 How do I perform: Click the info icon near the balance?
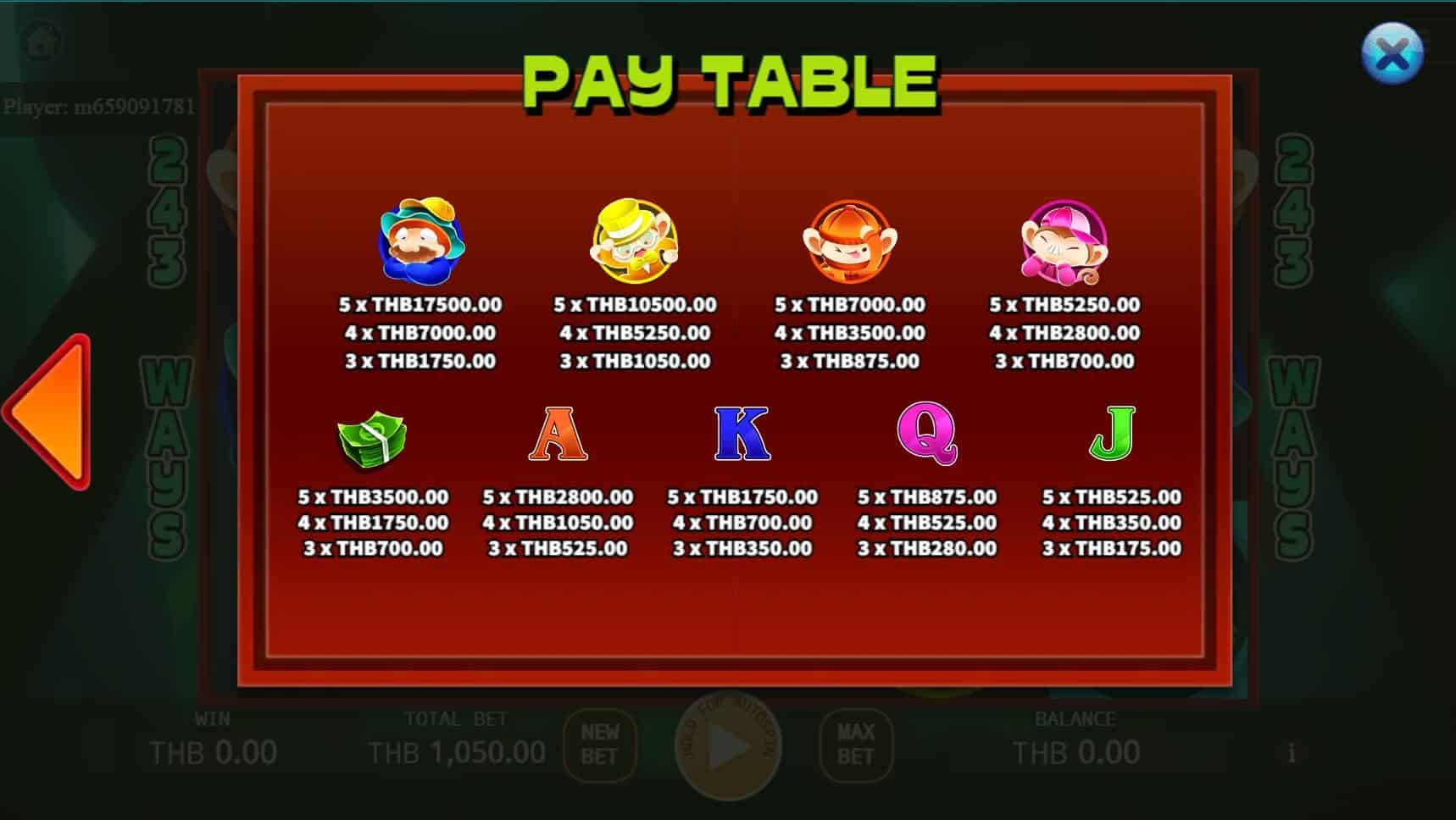pyautogui.click(x=1292, y=751)
